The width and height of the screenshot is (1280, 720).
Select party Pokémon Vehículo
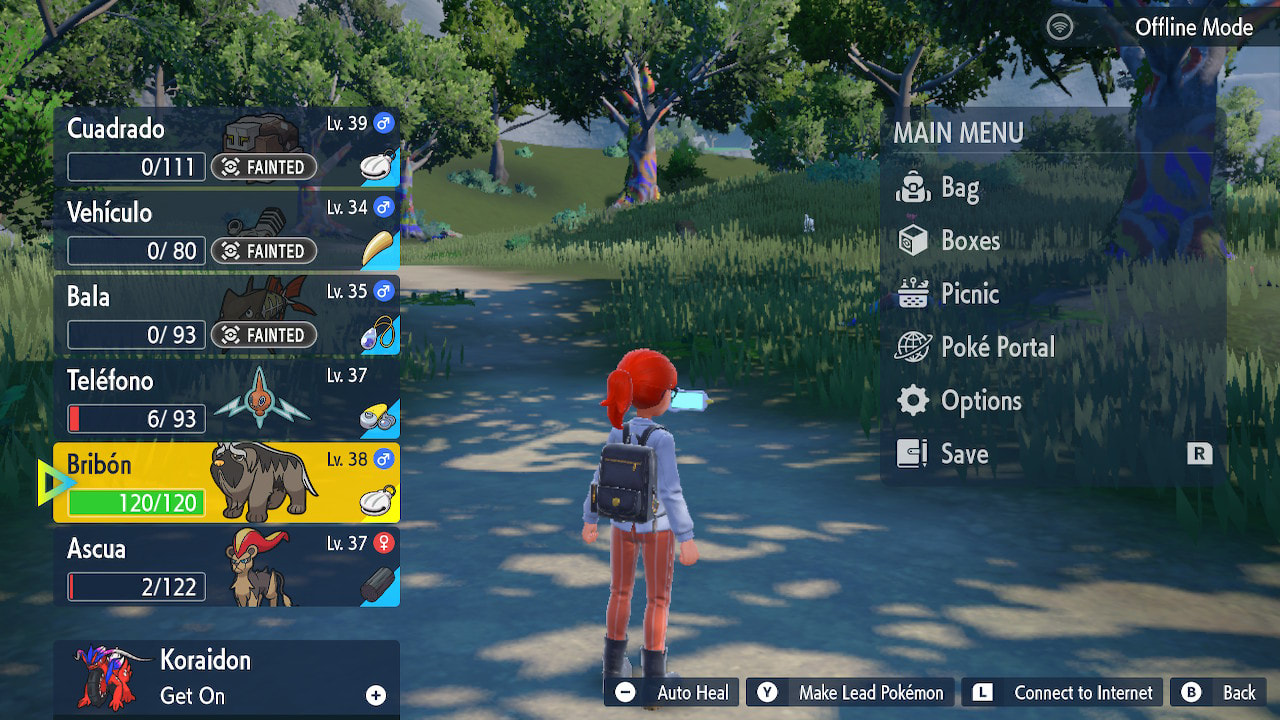226,232
